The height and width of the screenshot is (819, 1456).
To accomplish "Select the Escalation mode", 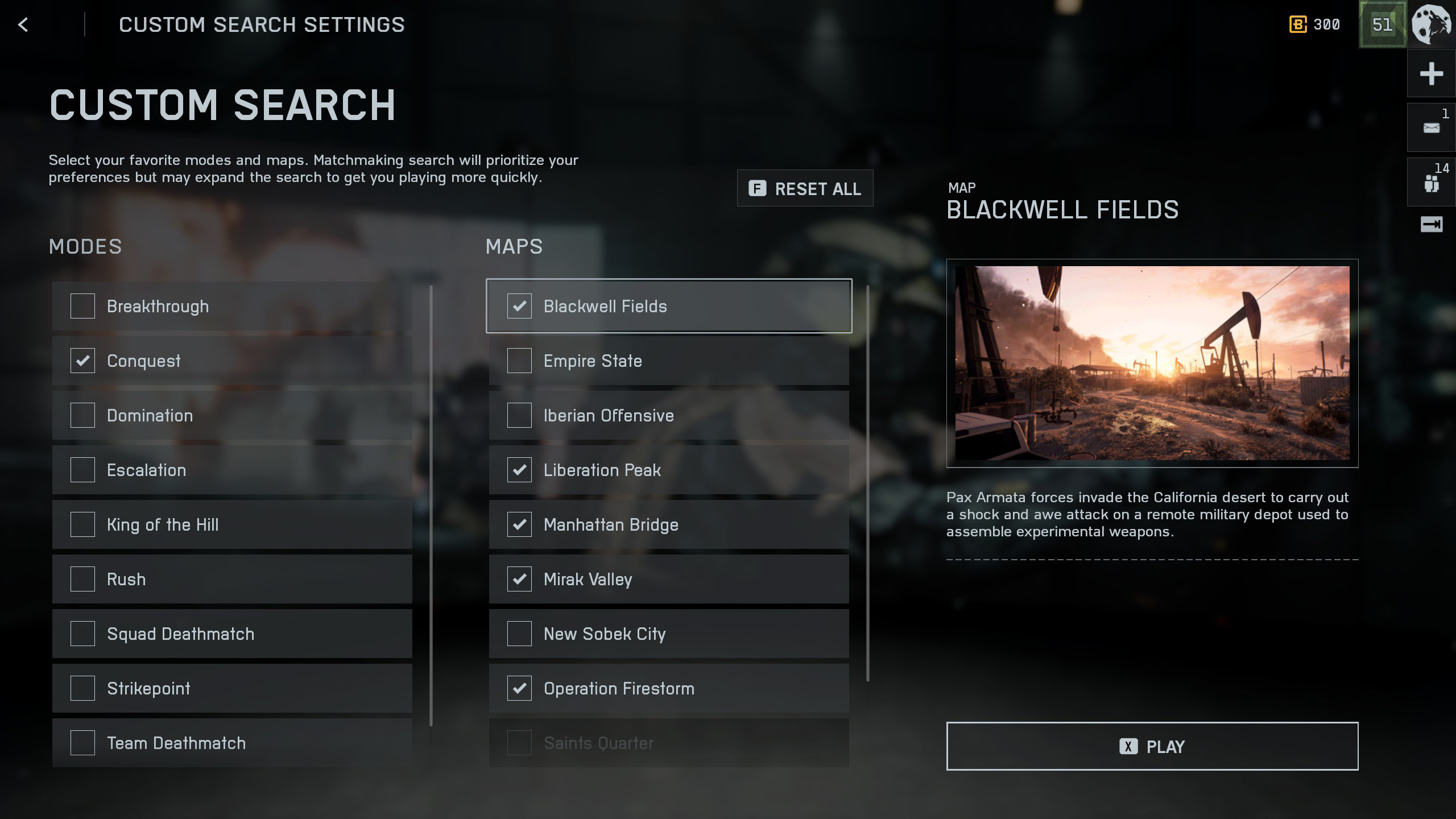I will click(82, 470).
